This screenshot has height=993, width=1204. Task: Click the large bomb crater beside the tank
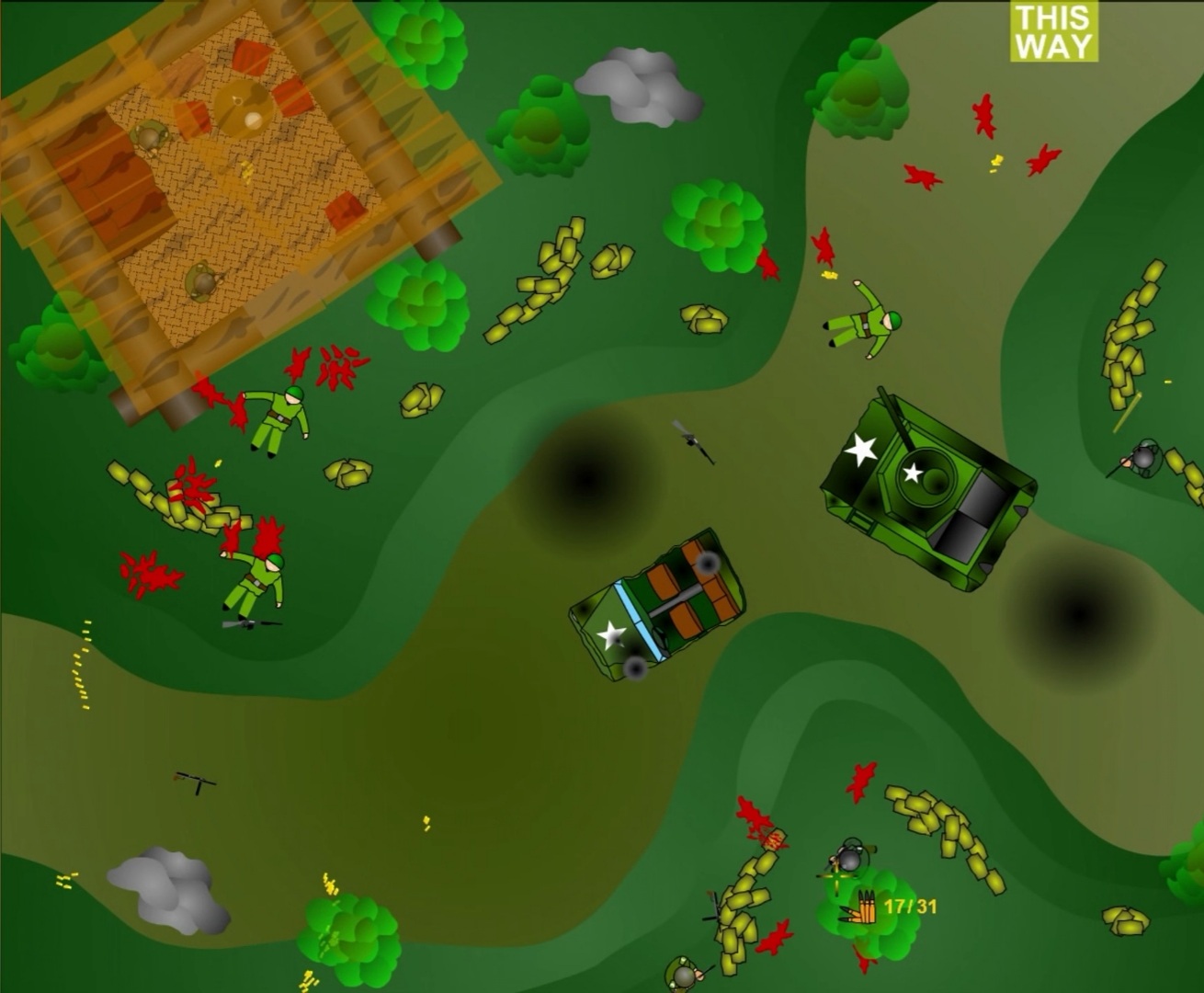click(x=1080, y=611)
